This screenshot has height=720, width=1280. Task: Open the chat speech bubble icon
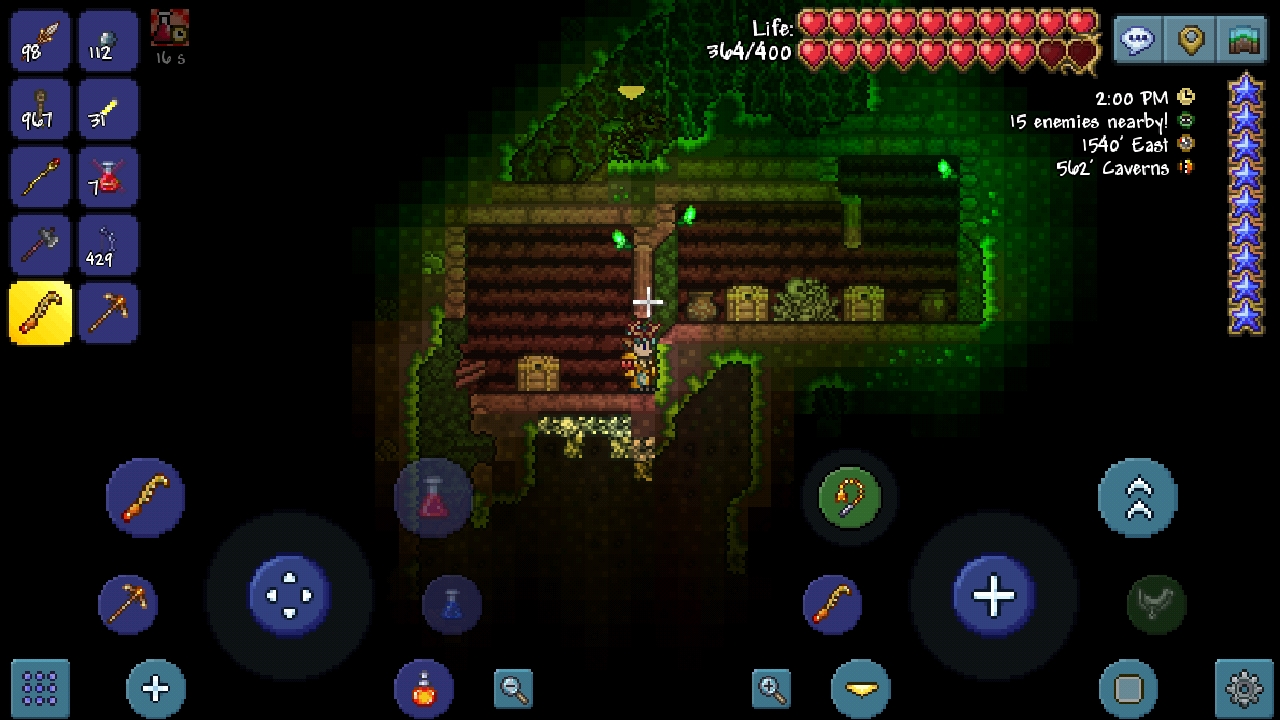pyautogui.click(x=1138, y=40)
